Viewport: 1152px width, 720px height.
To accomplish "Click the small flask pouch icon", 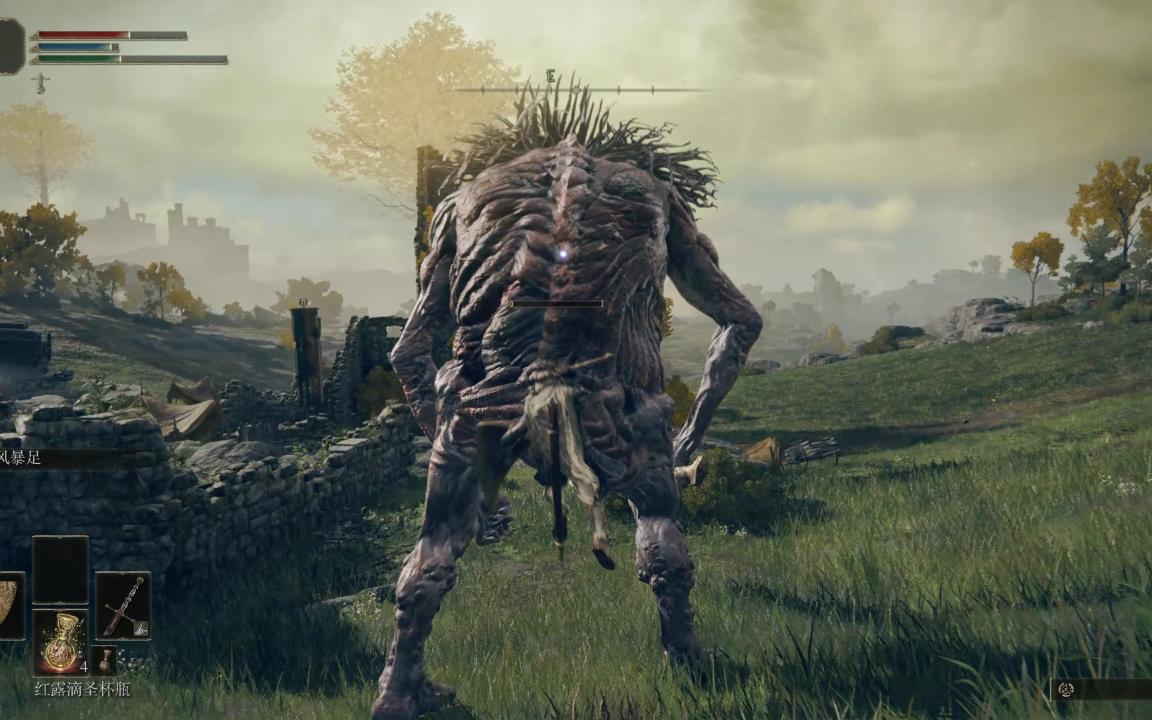I will 104,660.
